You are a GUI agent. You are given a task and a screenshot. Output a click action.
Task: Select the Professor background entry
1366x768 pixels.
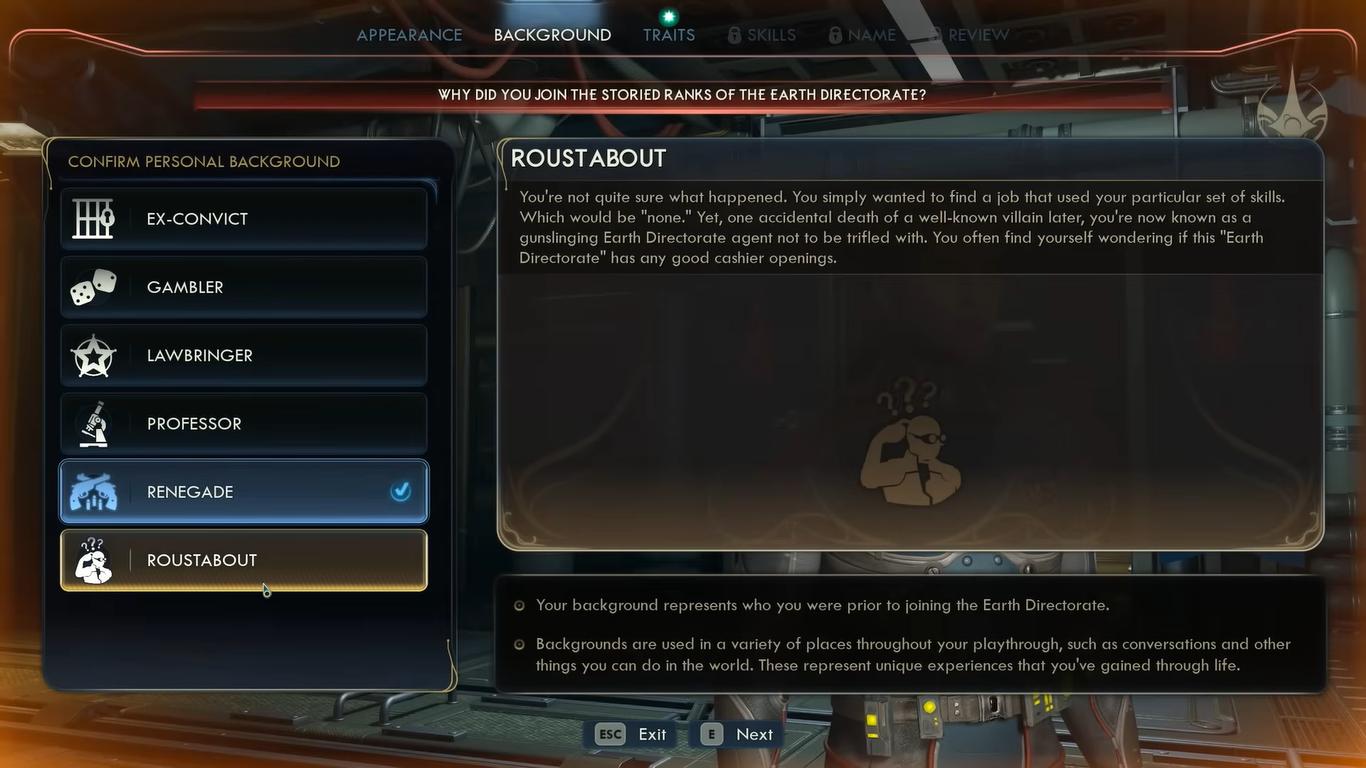(x=243, y=424)
